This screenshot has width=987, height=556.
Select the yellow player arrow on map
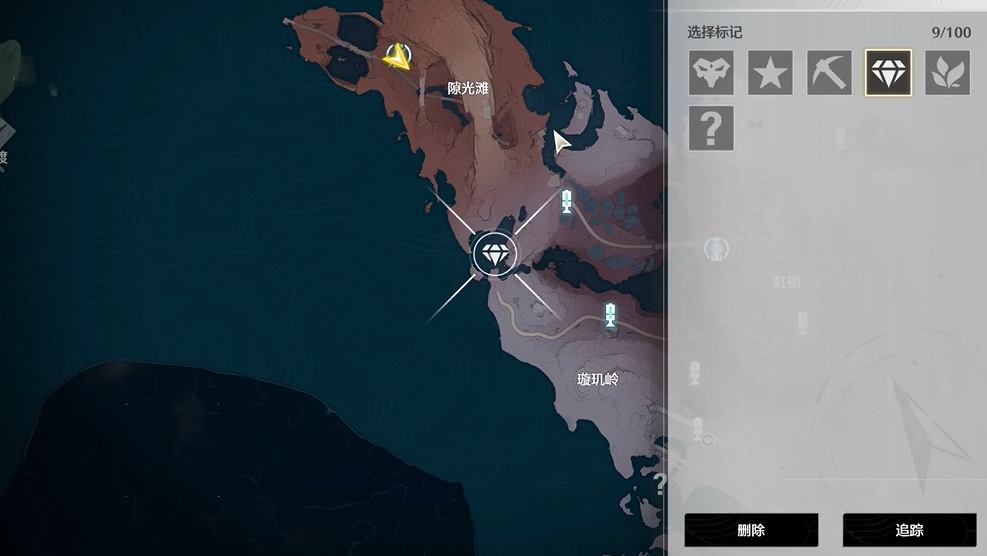coord(398,57)
